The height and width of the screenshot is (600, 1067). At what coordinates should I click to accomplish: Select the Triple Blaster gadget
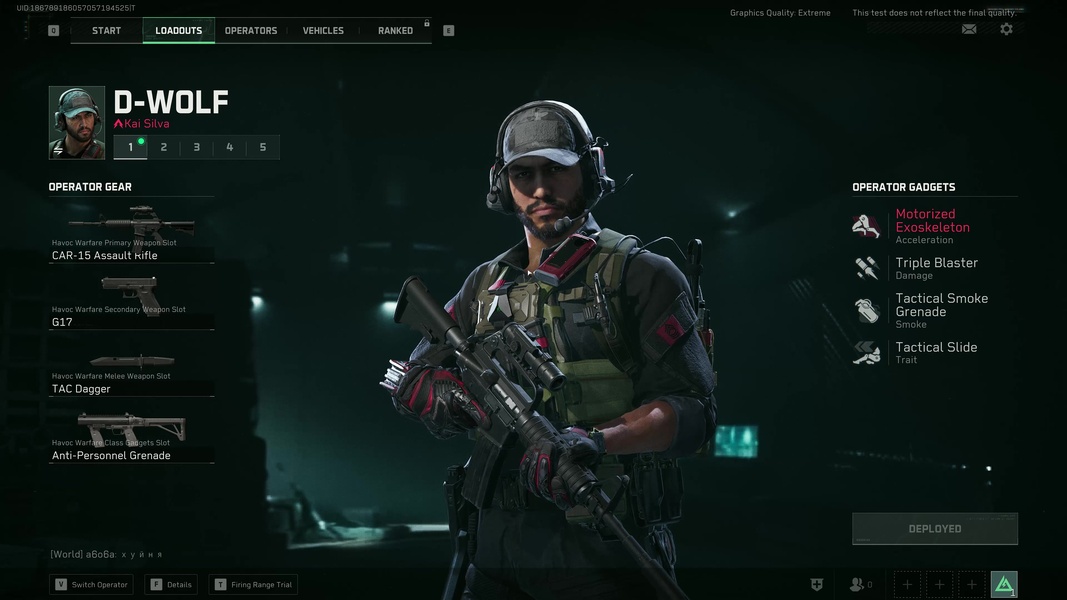tap(936, 268)
